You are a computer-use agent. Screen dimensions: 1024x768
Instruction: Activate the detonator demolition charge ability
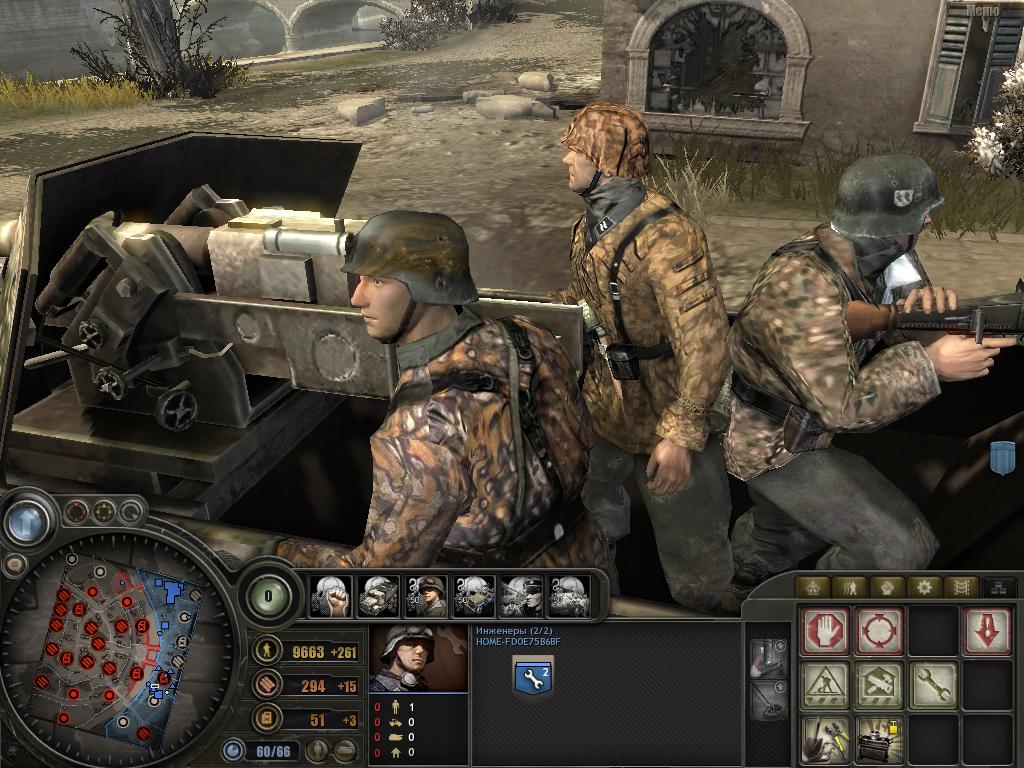879,739
